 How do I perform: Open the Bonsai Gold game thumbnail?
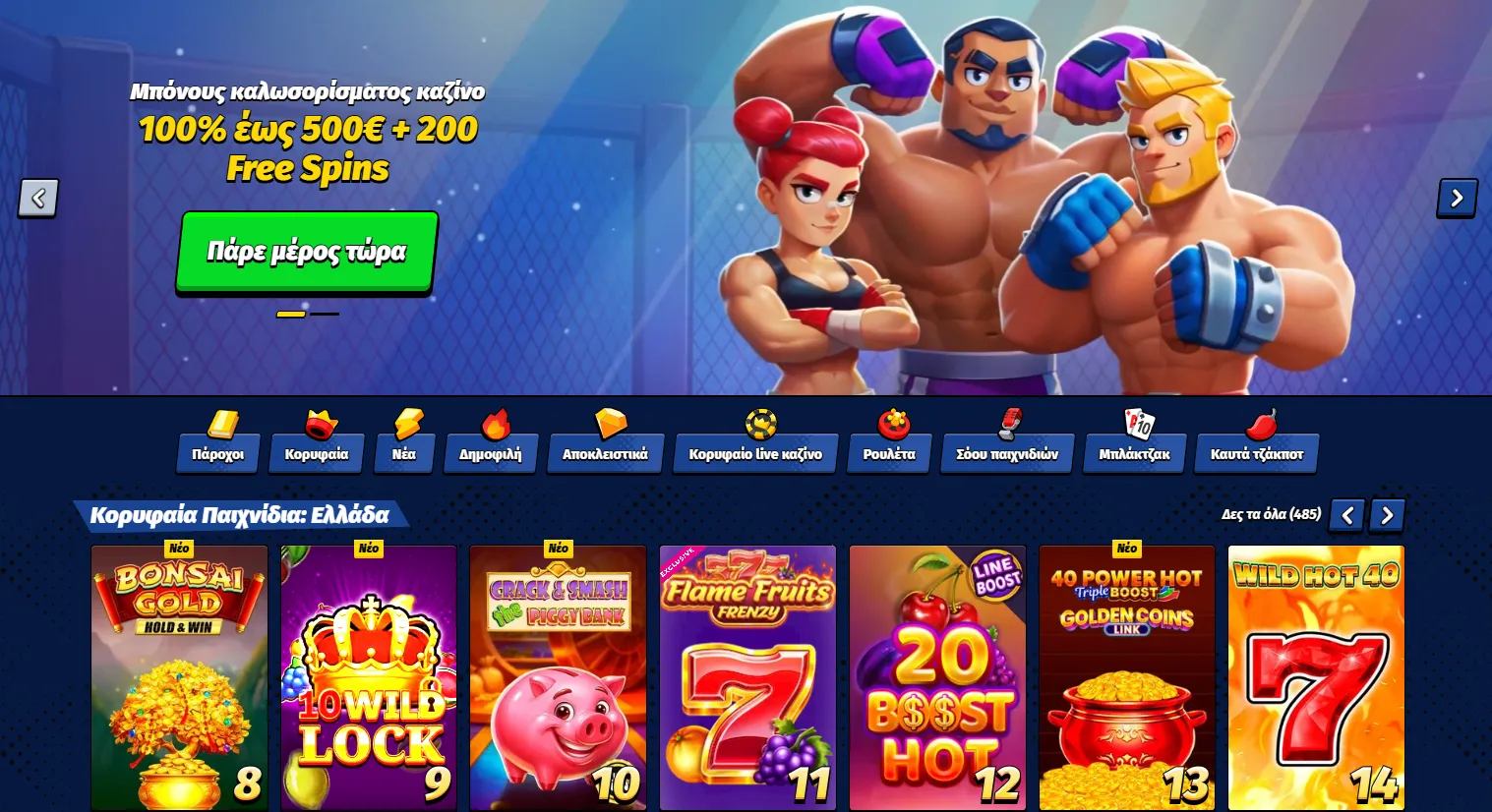click(x=179, y=678)
